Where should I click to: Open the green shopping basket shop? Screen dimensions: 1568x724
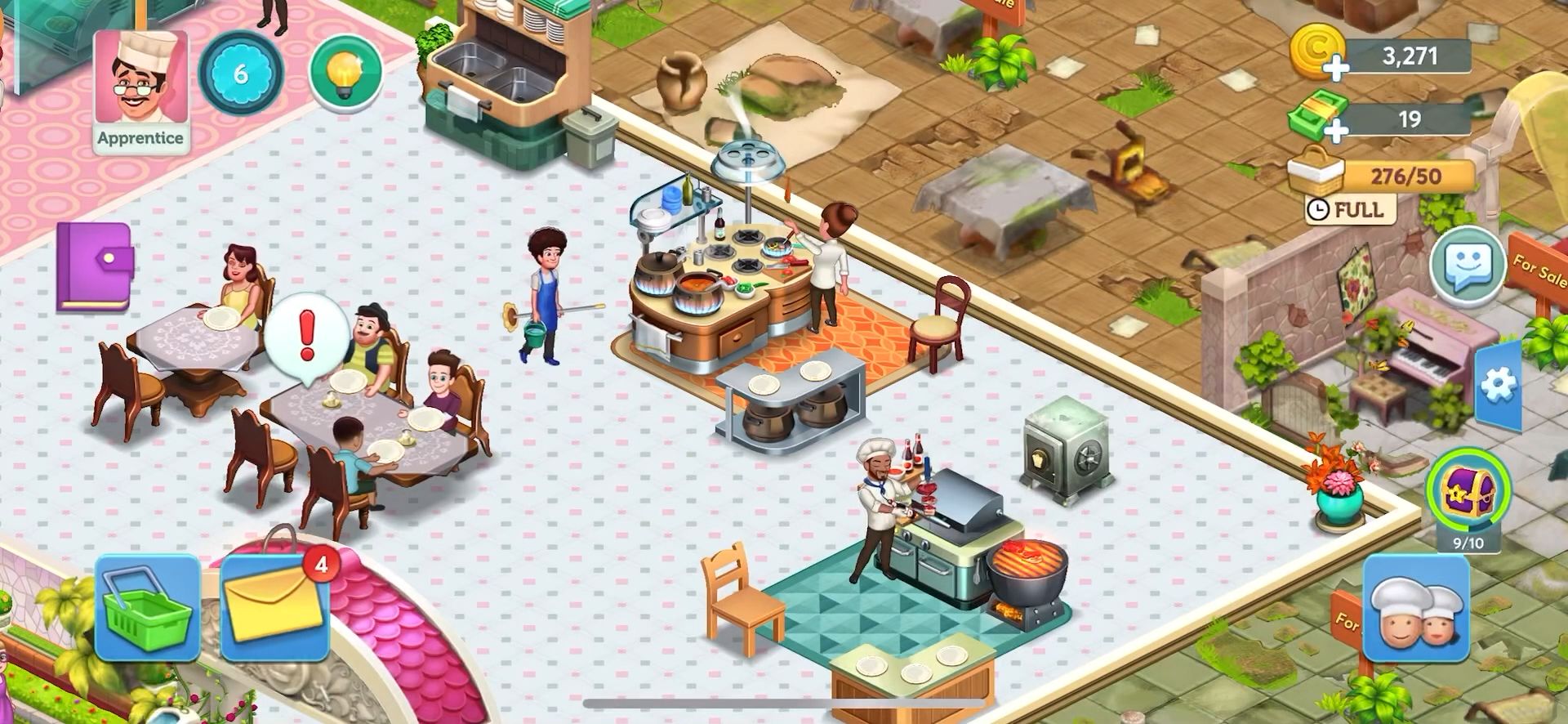point(148,607)
